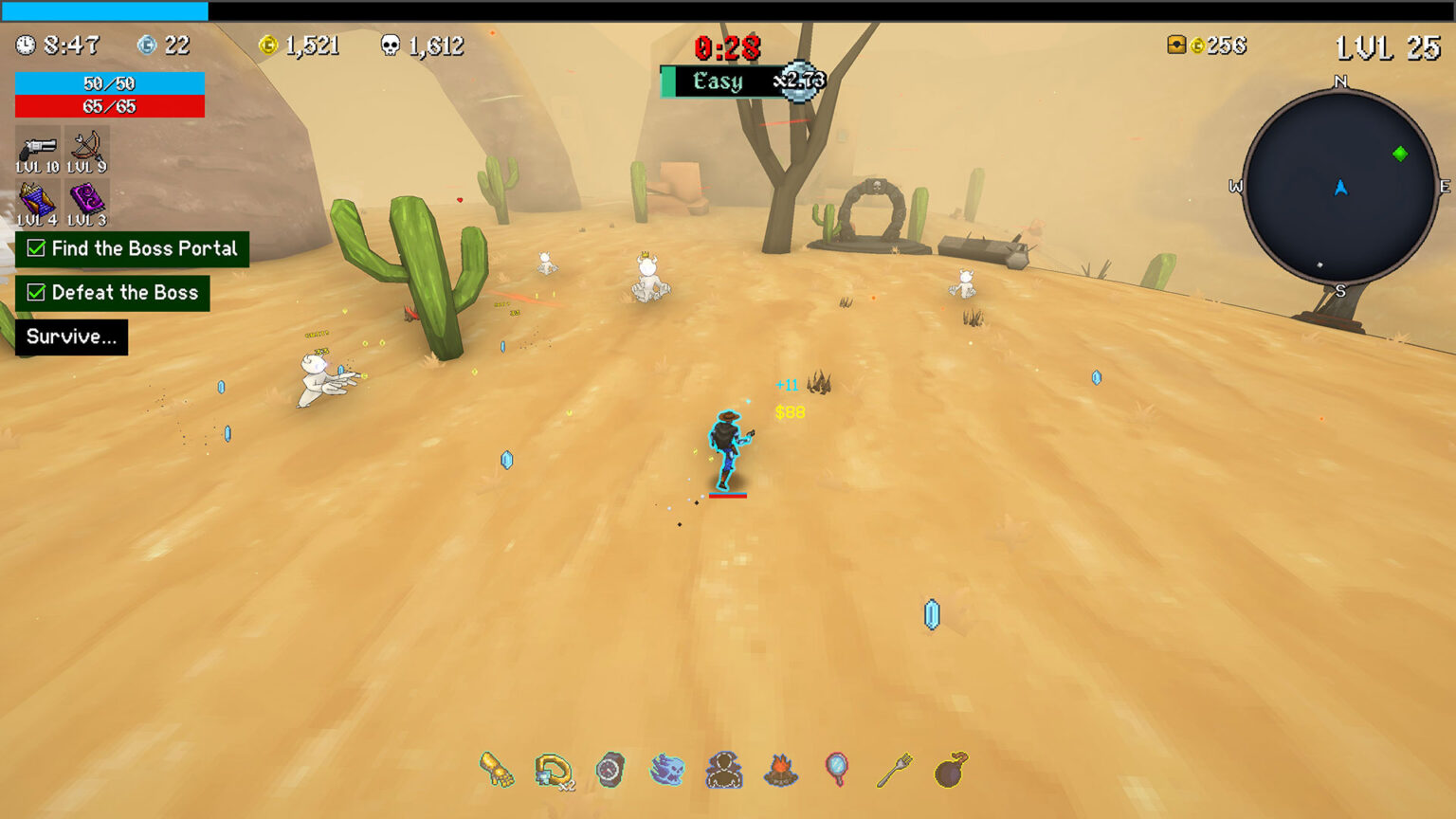1456x819 pixels.
Task: Click the wristwatch item icon
Action: pyautogui.click(x=610, y=770)
